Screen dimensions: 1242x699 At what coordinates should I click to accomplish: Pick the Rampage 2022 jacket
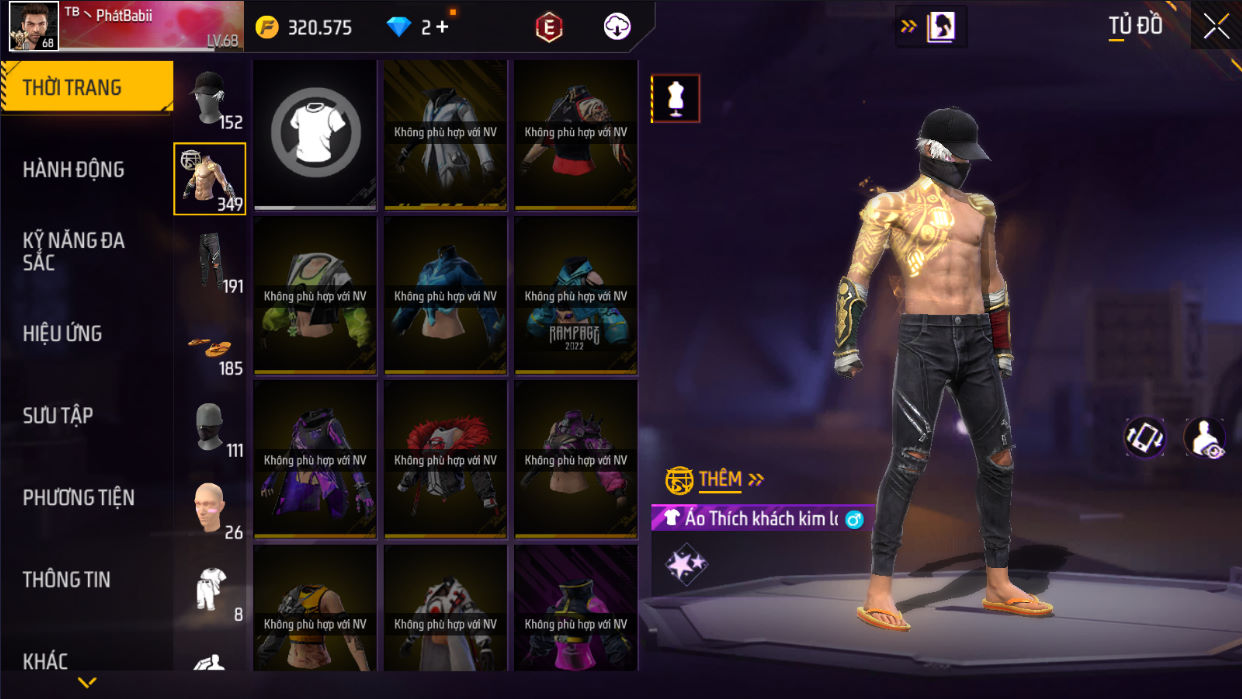pyautogui.click(x=575, y=297)
